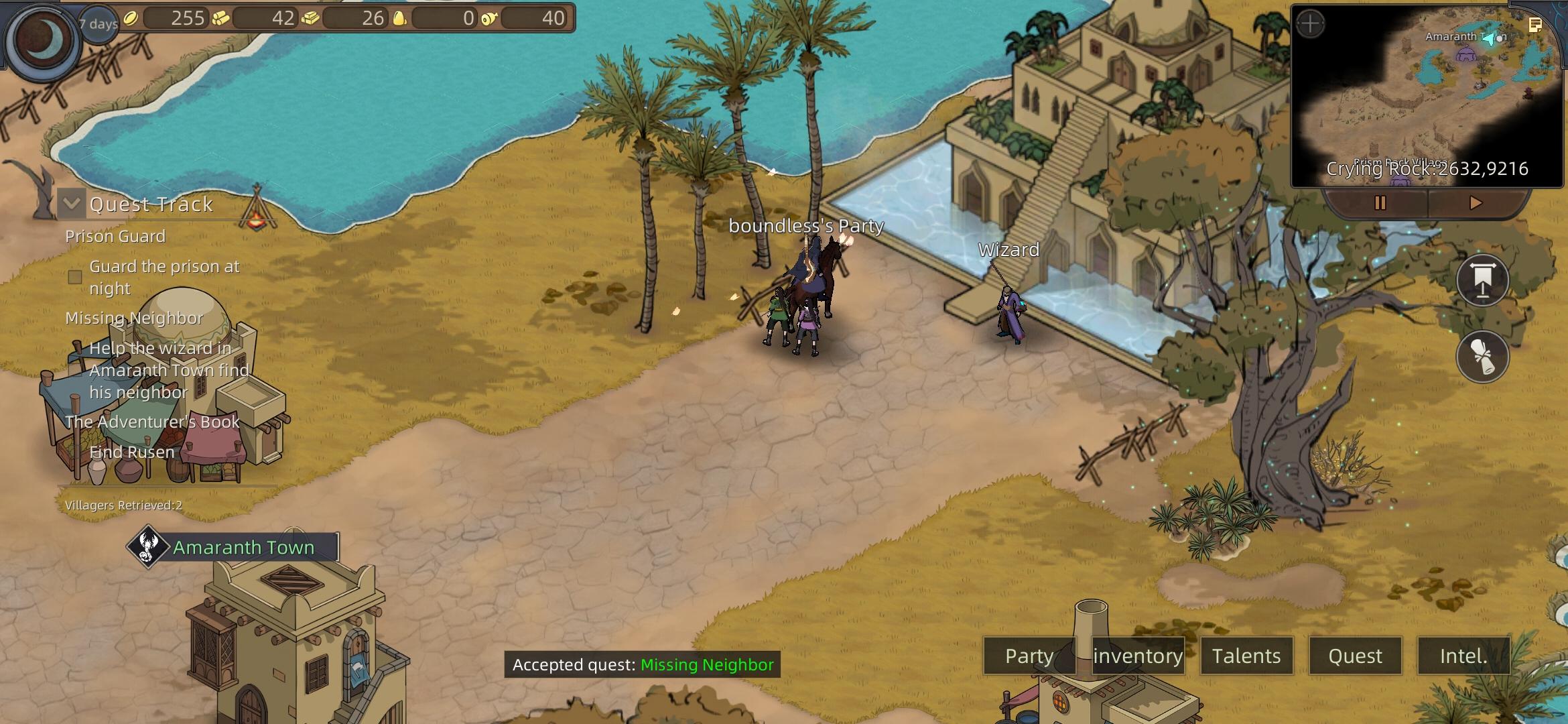This screenshot has height=724, width=1568.
Task: Expand the minimap with the plus button
Action: [x=1310, y=24]
